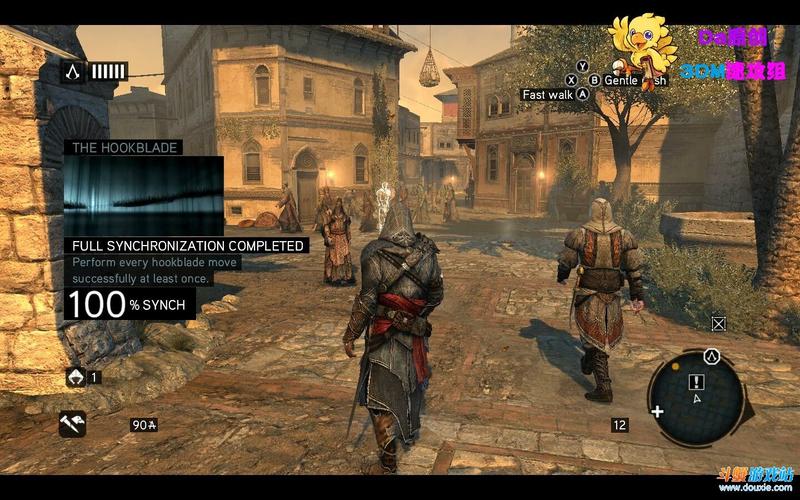Select the equipped hidden blade weapon icon
800x500 pixels.
tap(72, 424)
